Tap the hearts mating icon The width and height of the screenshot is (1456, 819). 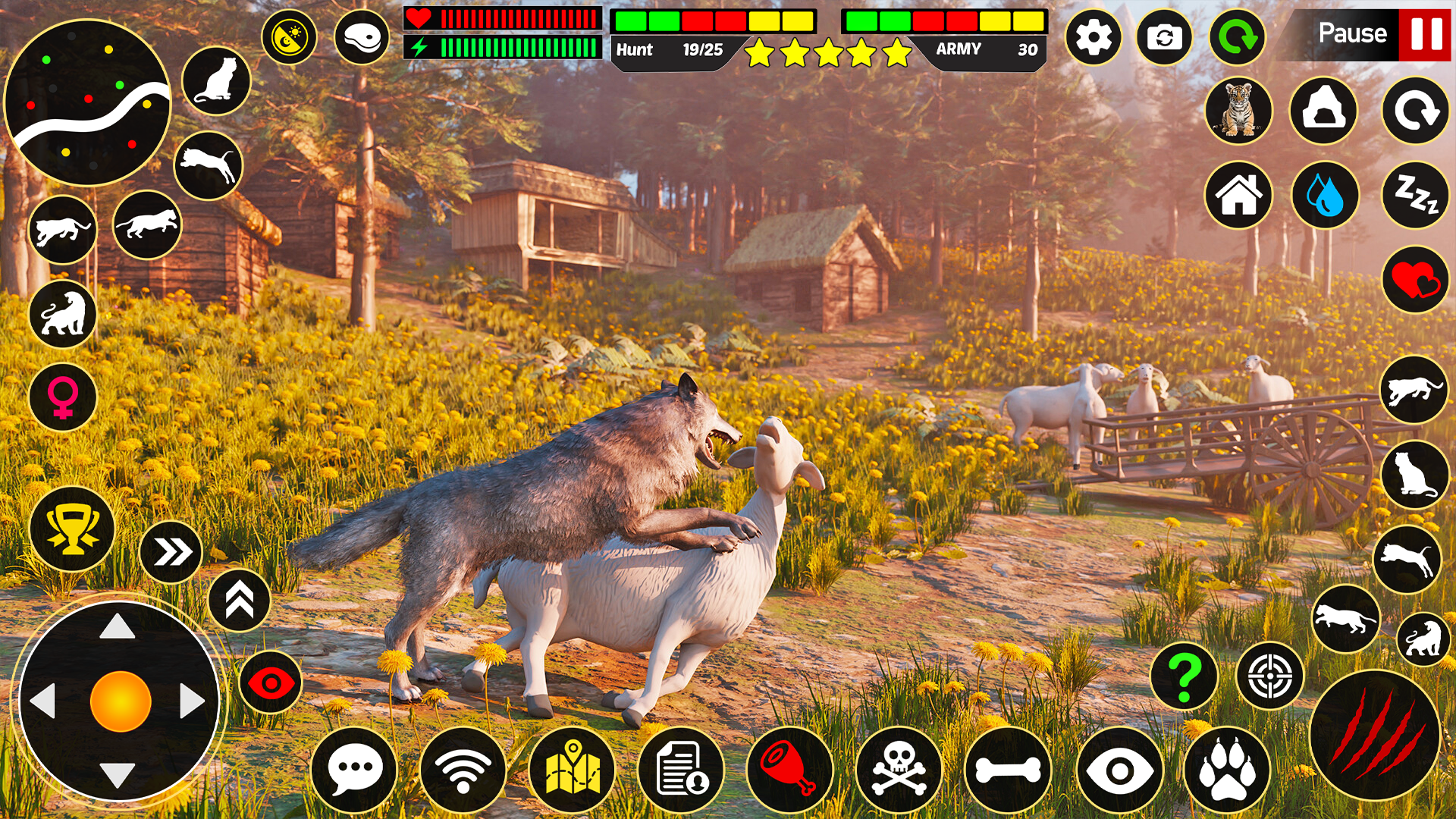coord(1417,282)
